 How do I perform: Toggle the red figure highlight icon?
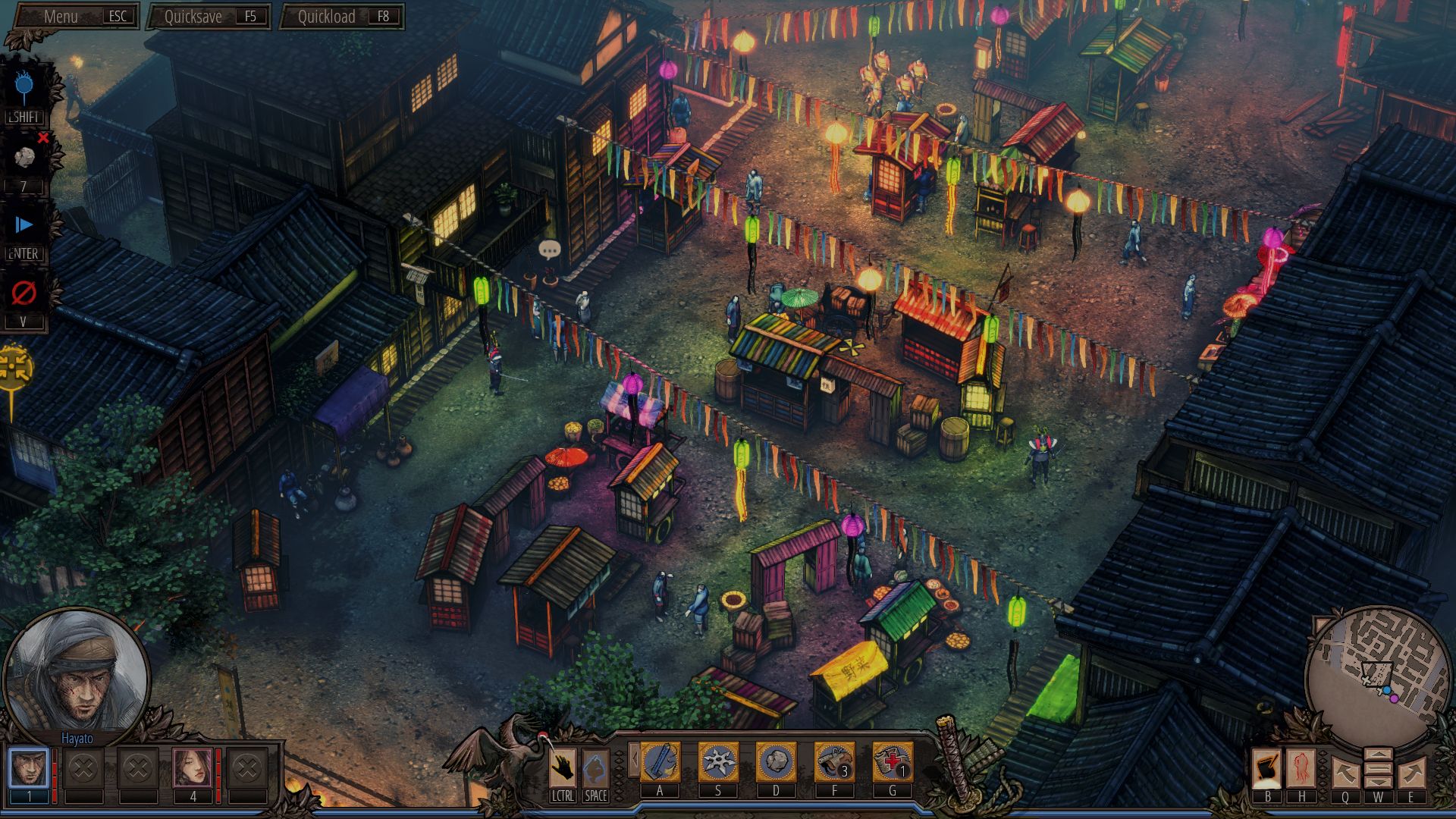[1301, 767]
